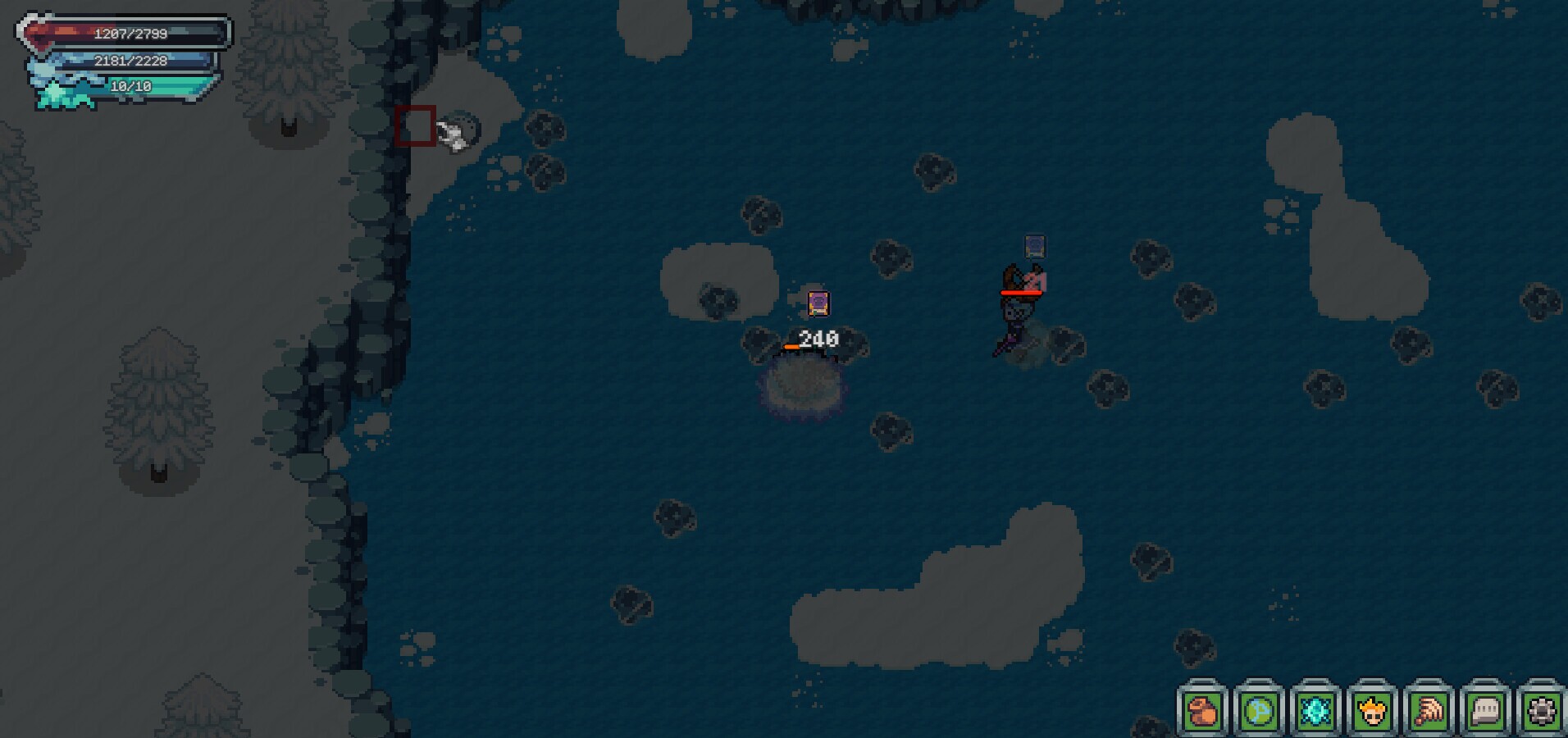Open the inventory bag icon

(1202, 709)
